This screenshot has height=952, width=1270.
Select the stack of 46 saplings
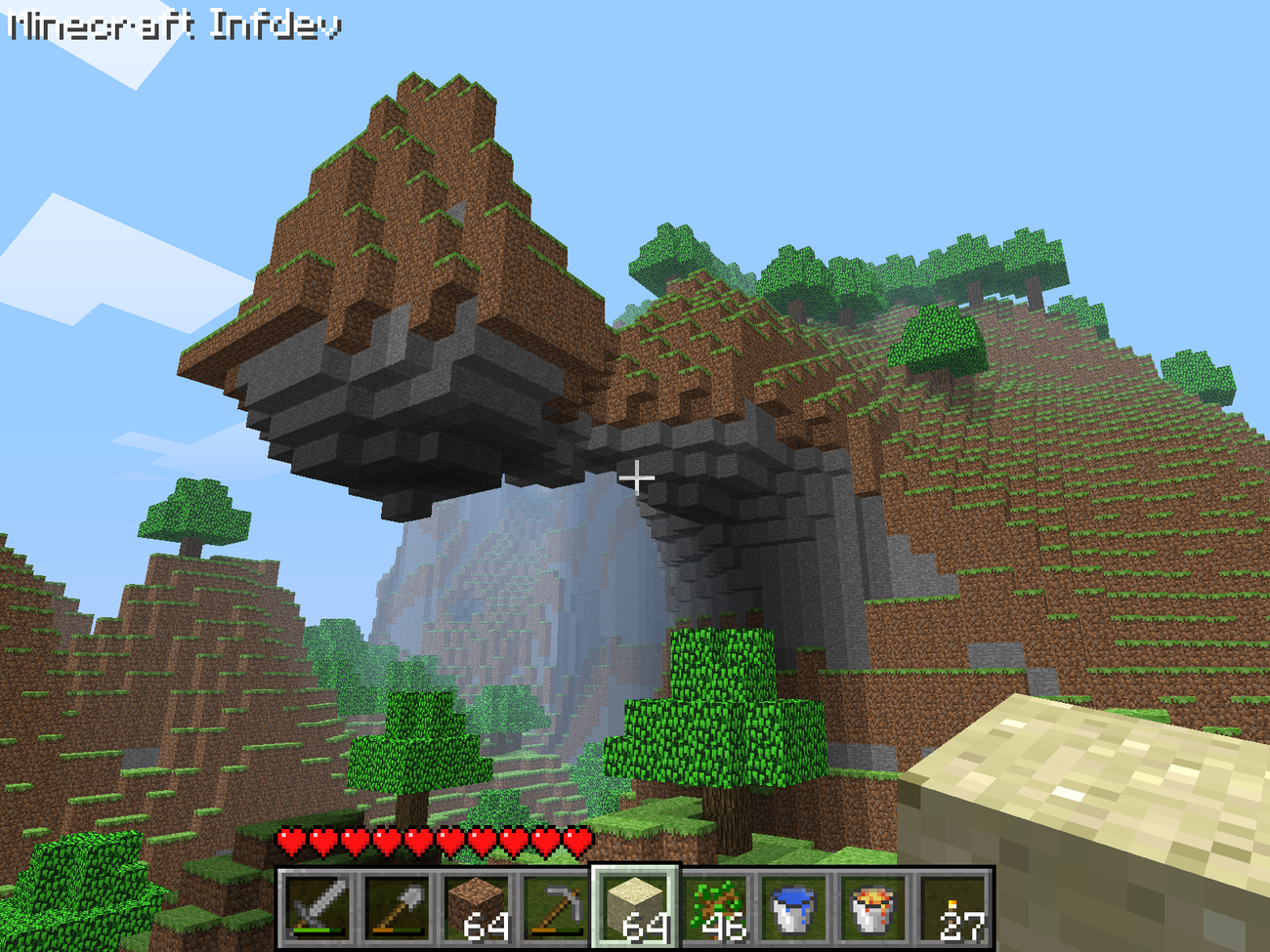coord(713,909)
